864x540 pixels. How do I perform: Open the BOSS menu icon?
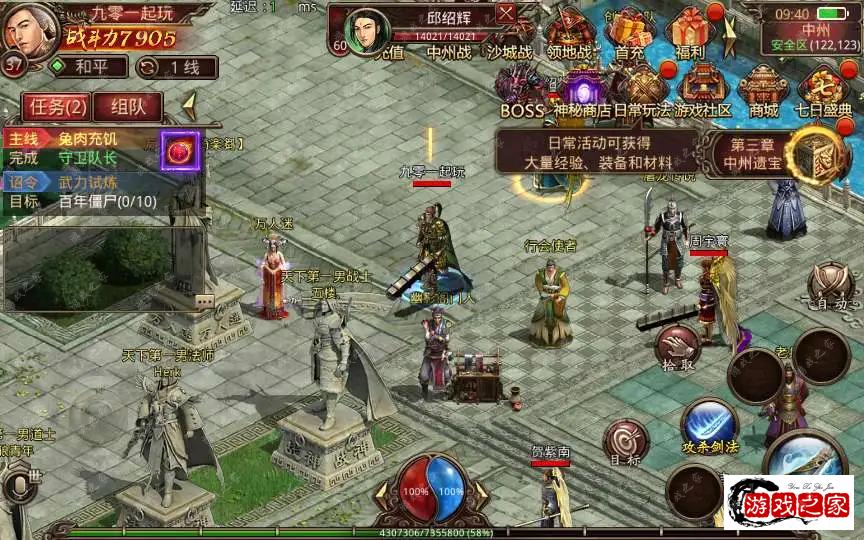[522, 91]
